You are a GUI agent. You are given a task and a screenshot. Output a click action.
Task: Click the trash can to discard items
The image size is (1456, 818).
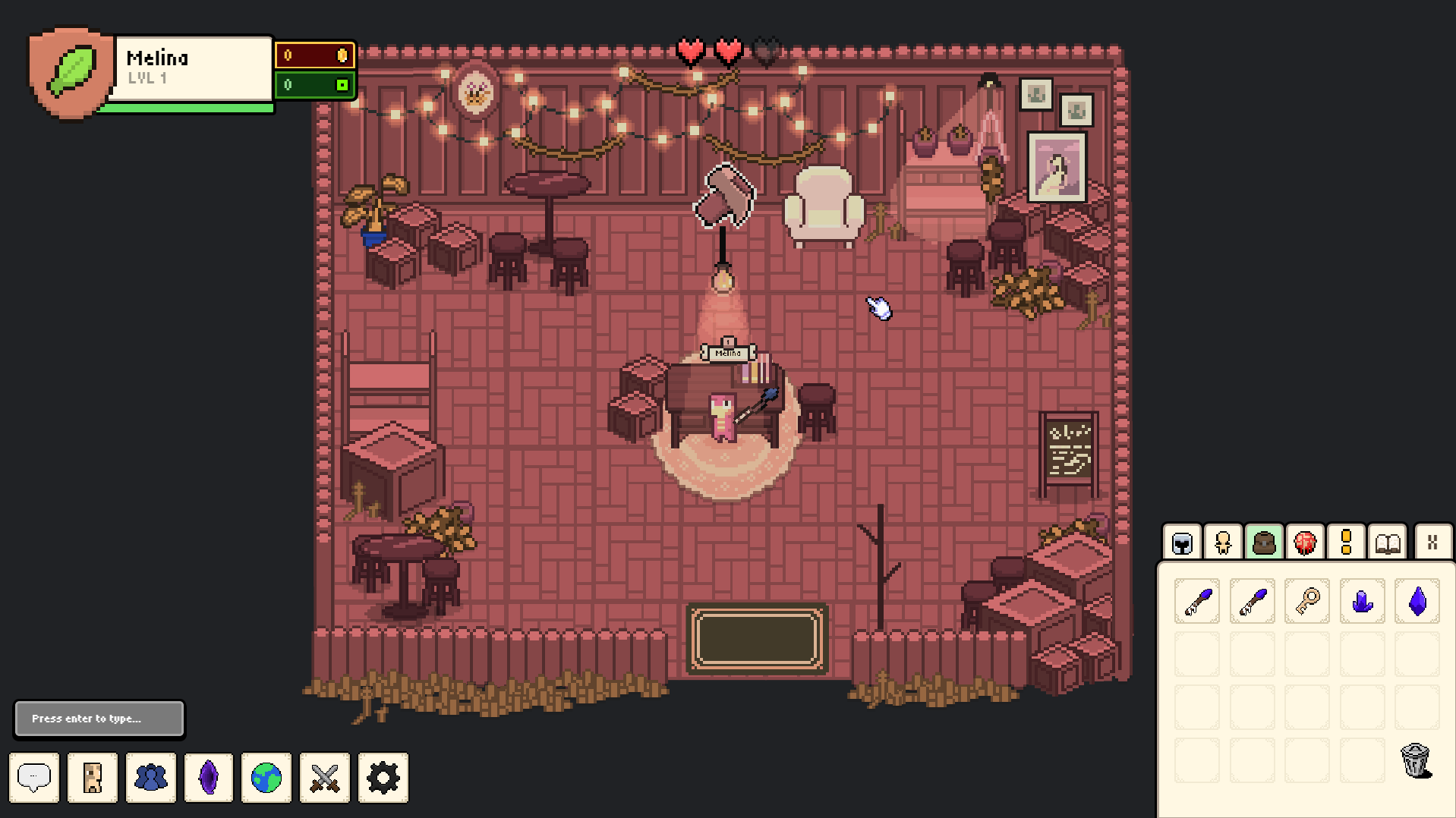point(1415,760)
